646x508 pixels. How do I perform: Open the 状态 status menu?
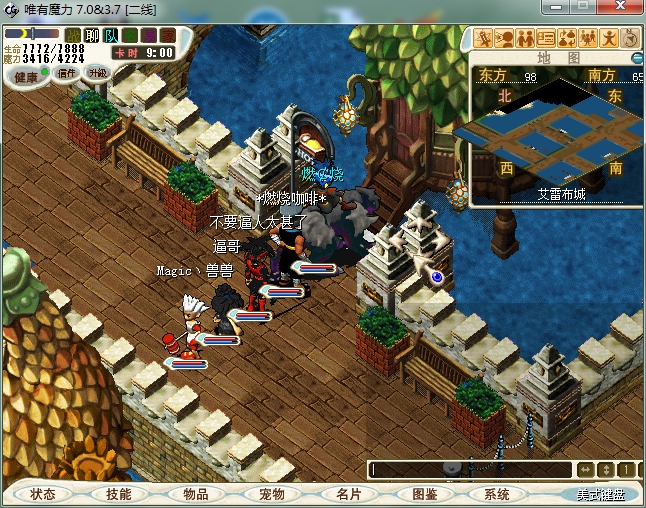(x=43, y=494)
